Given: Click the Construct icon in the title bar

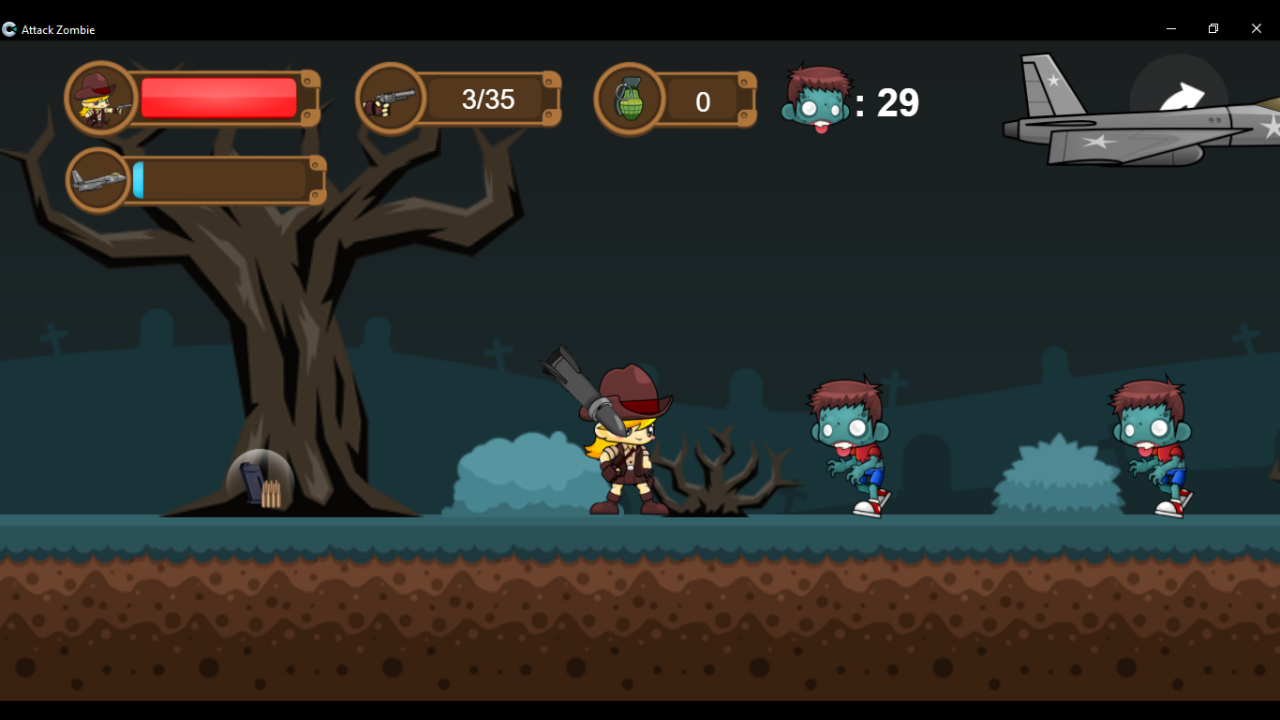Looking at the screenshot, I should click(x=9, y=29).
